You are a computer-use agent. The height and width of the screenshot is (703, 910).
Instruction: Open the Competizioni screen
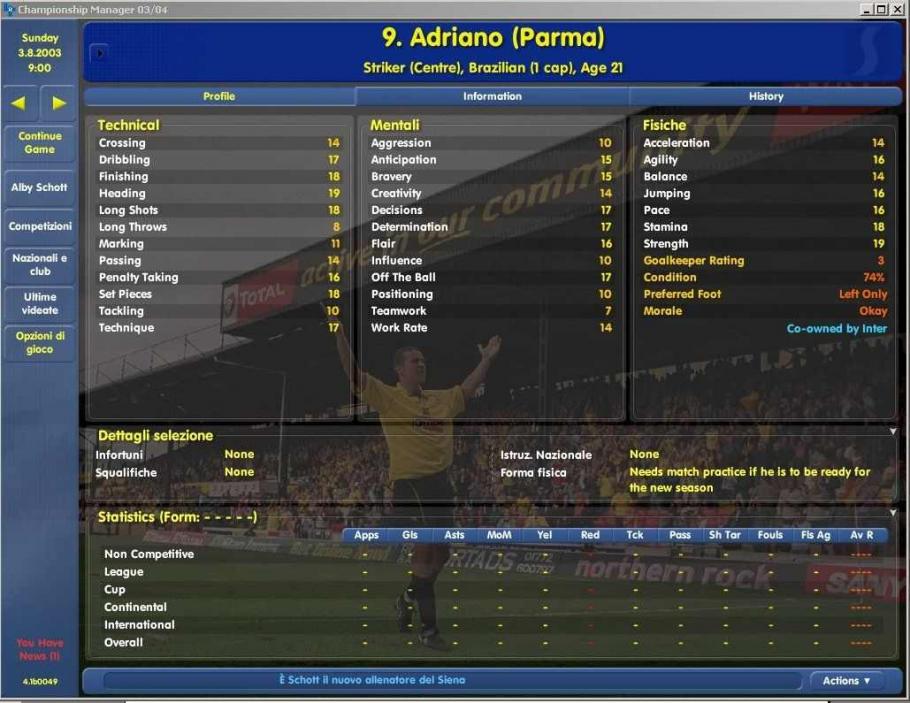point(40,226)
